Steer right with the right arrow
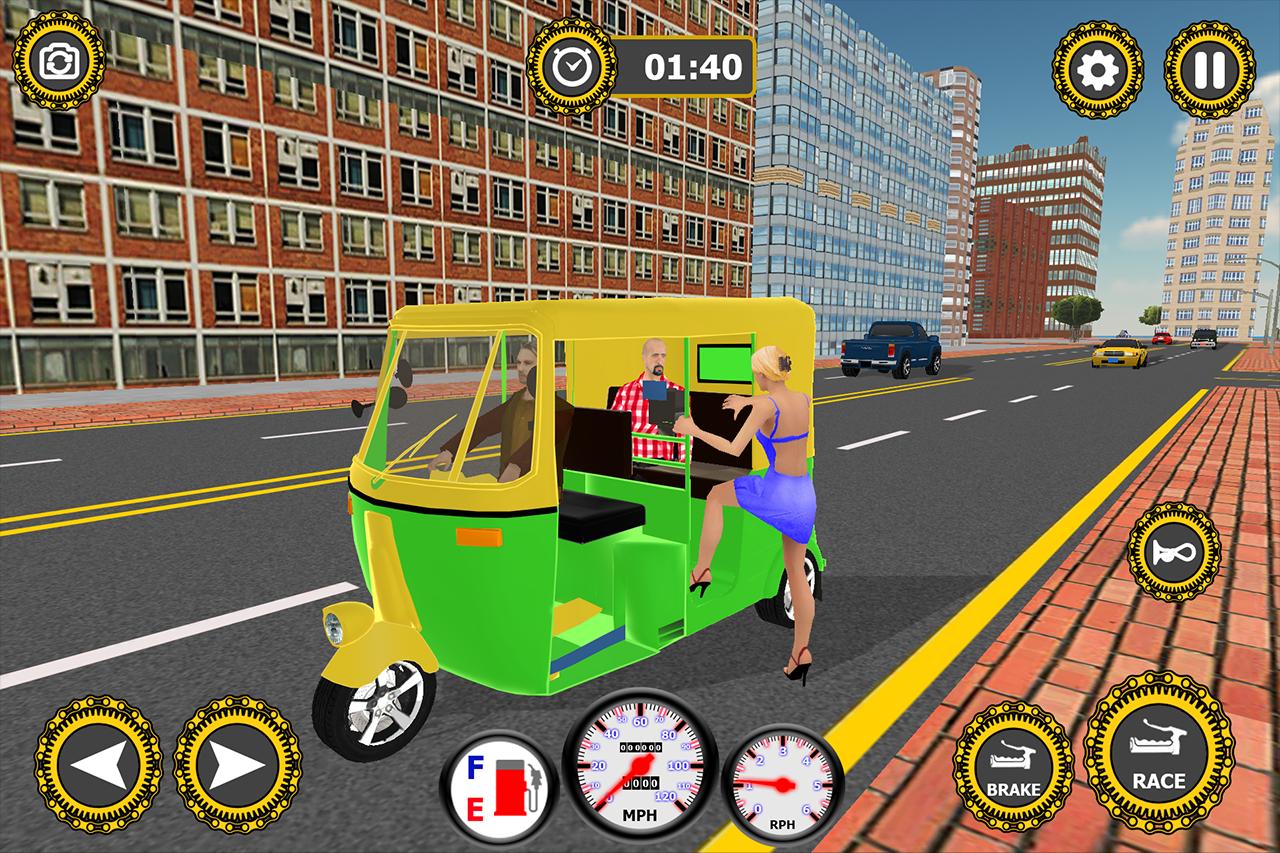 click(237, 765)
